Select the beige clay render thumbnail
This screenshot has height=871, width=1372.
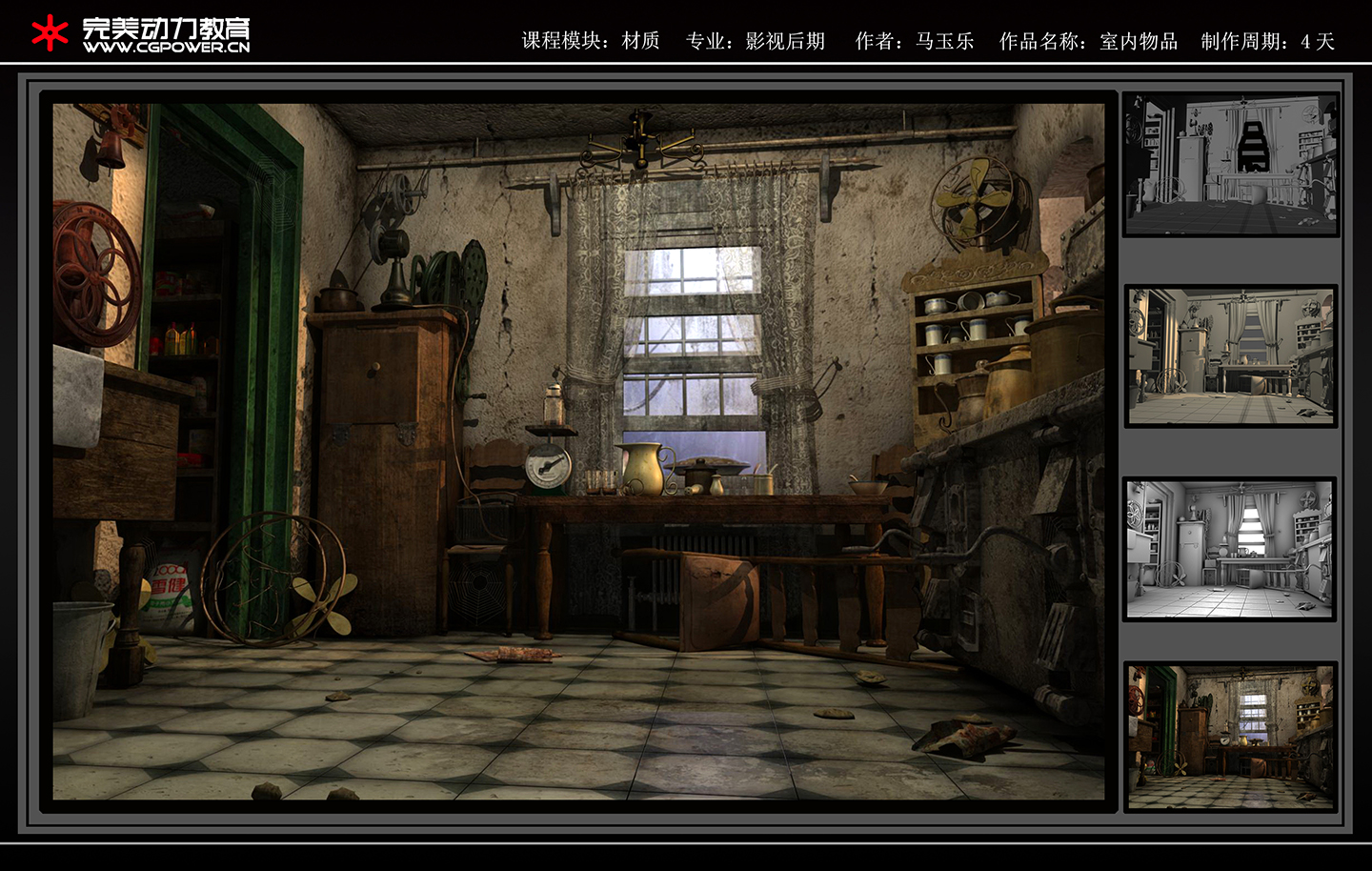pos(1230,355)
